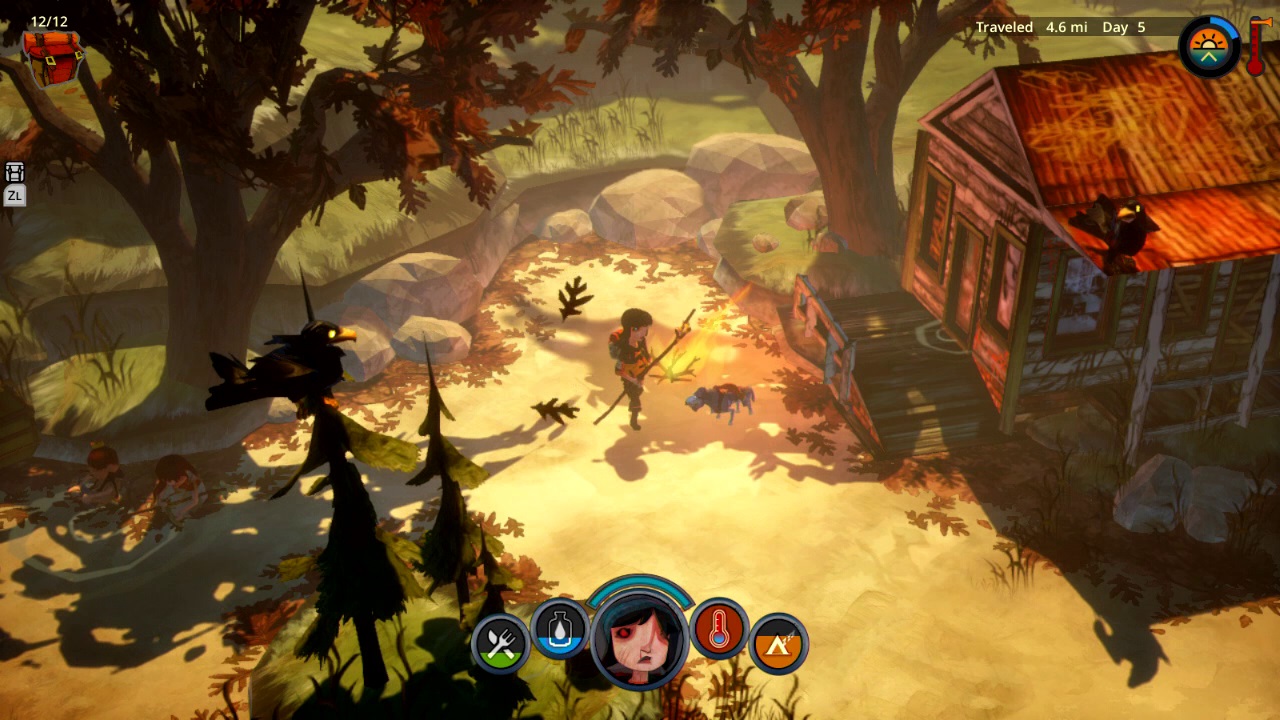The image size is (1280, 720).
Task: Click the ambient weather thermometer icon
Action: point(1257,48)
